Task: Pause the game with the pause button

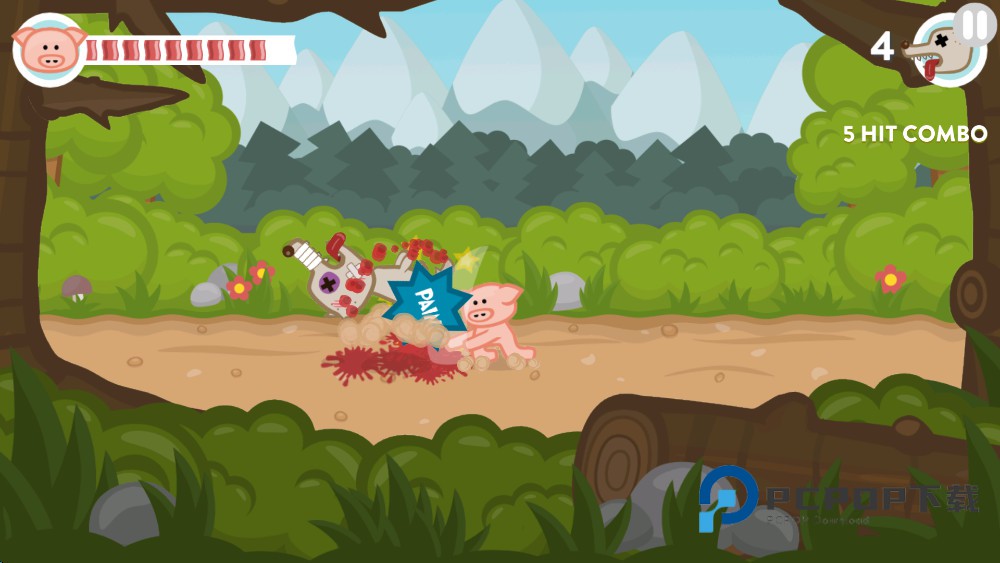Action: coord(972,25)
